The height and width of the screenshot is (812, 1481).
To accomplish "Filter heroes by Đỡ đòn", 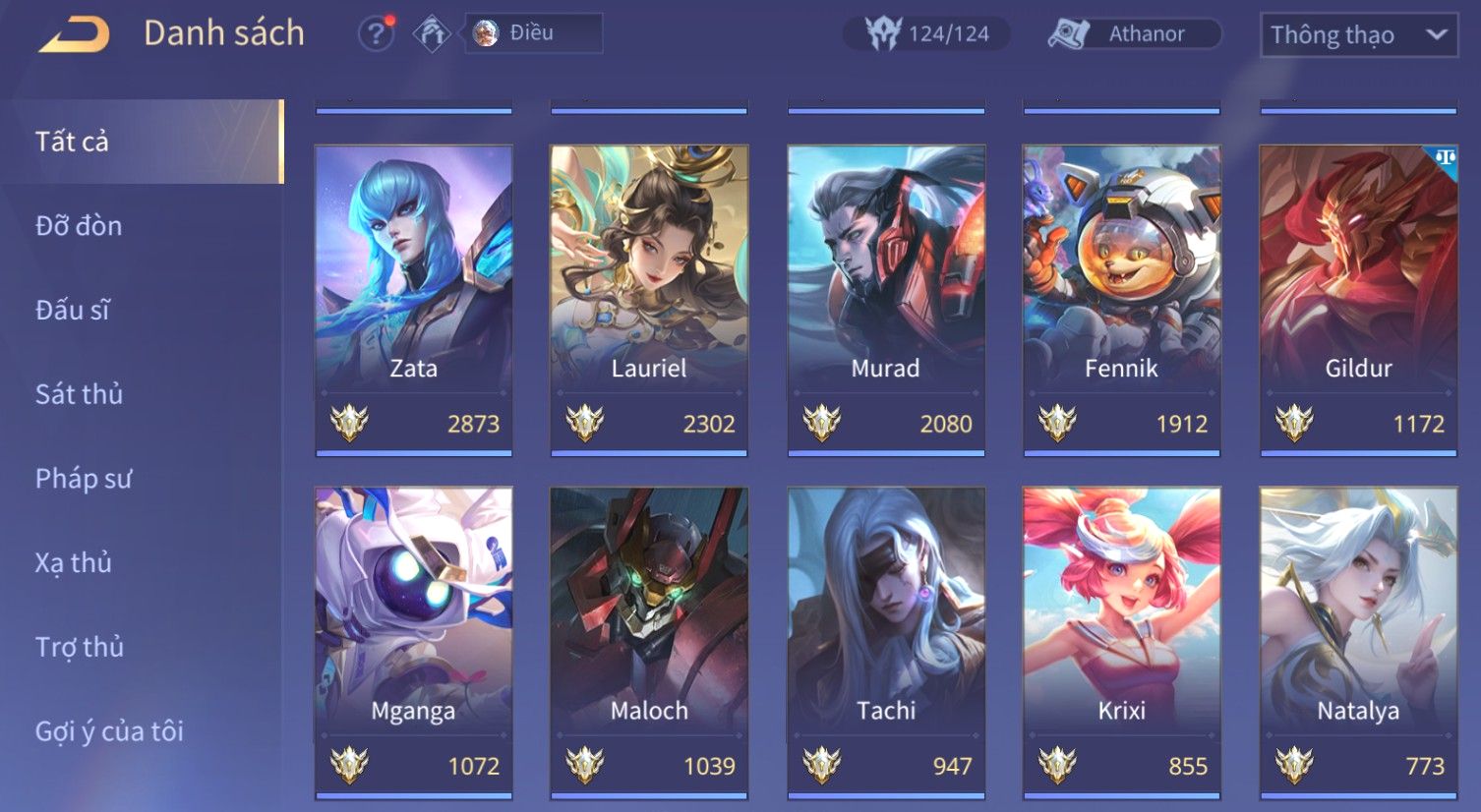I will pyautogui.click(x=79, y=226).
